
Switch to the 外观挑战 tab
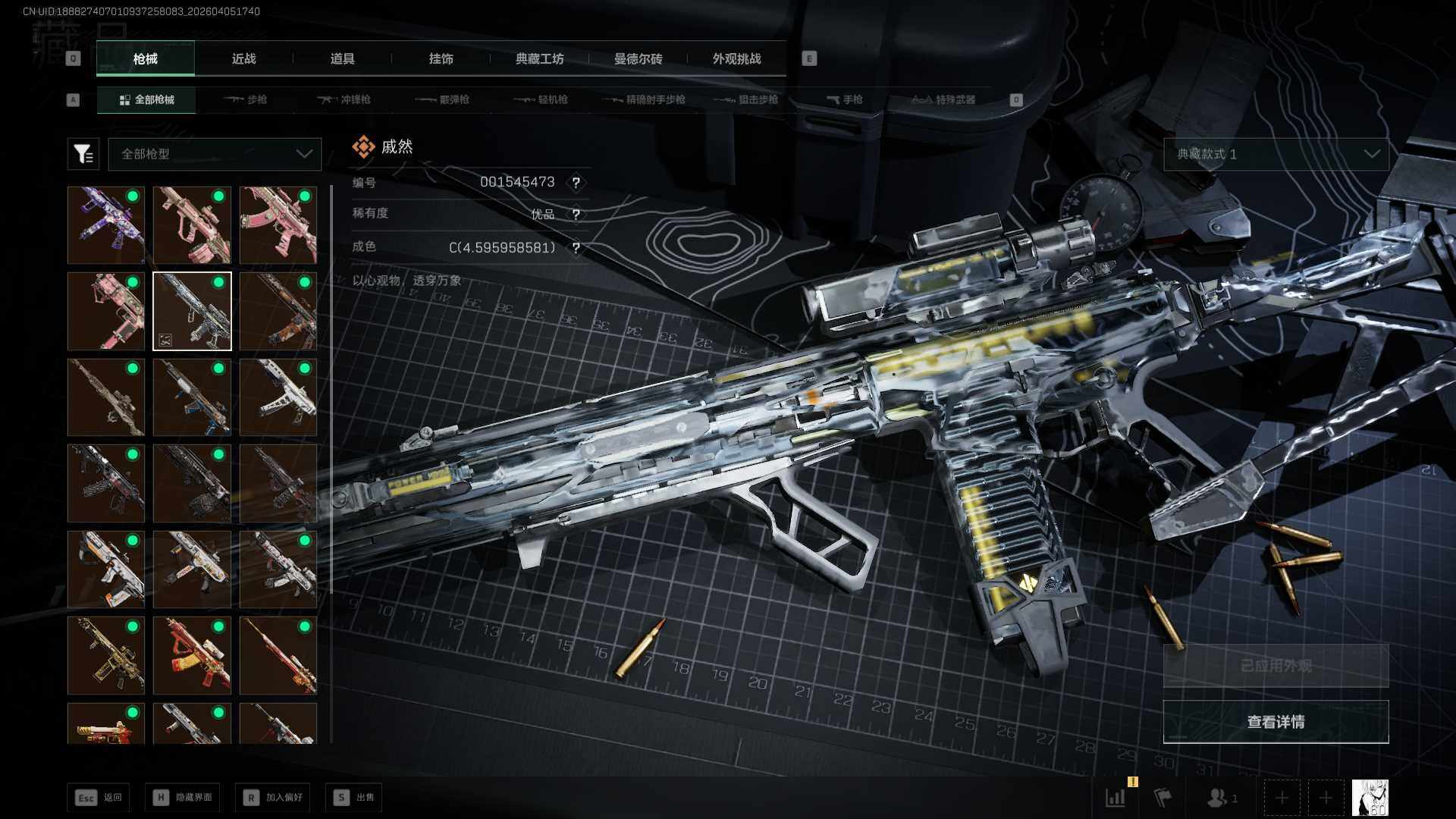(736, 59)
